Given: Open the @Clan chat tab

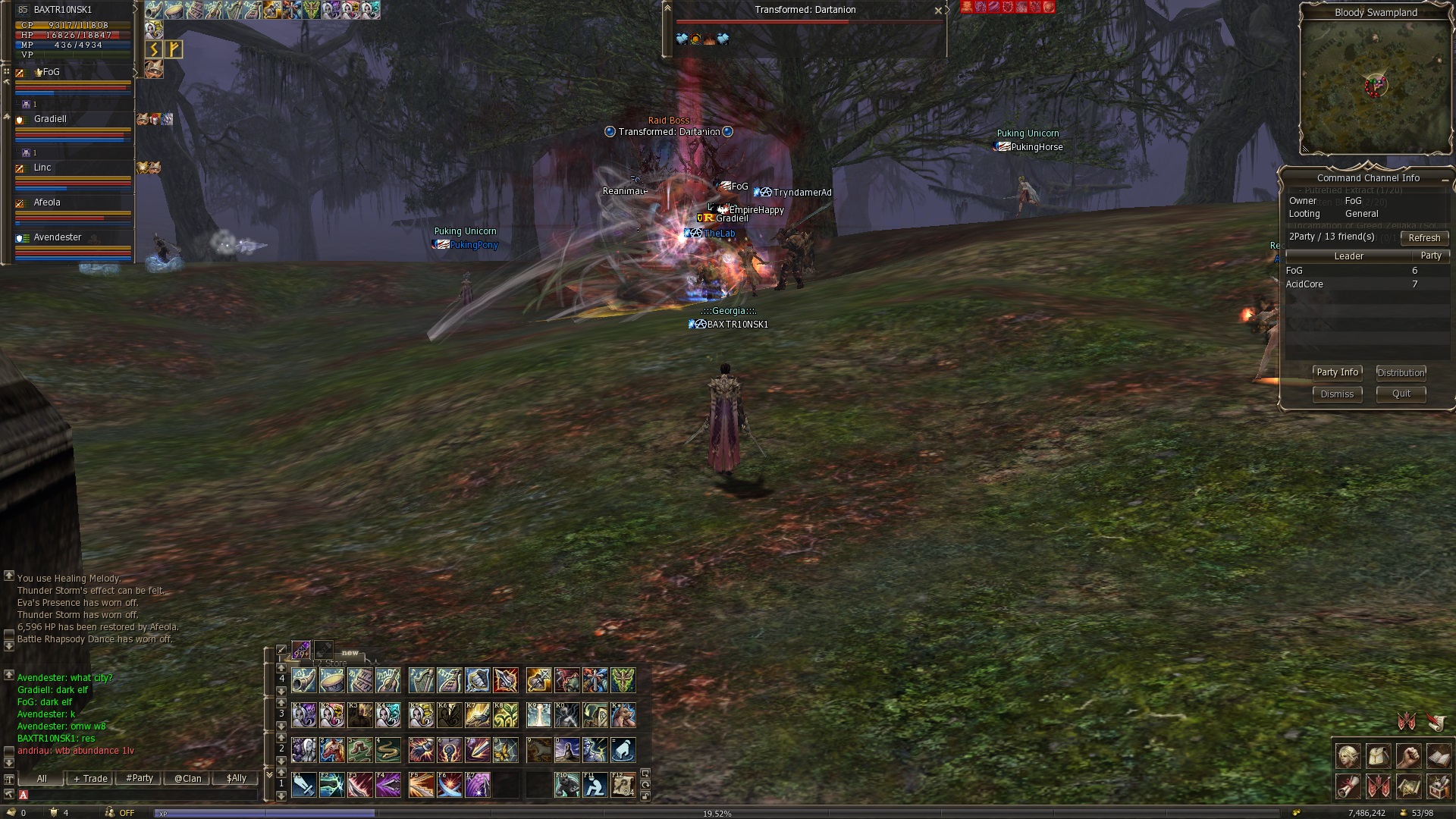Looking at the screenshot, I should (188, 779).
